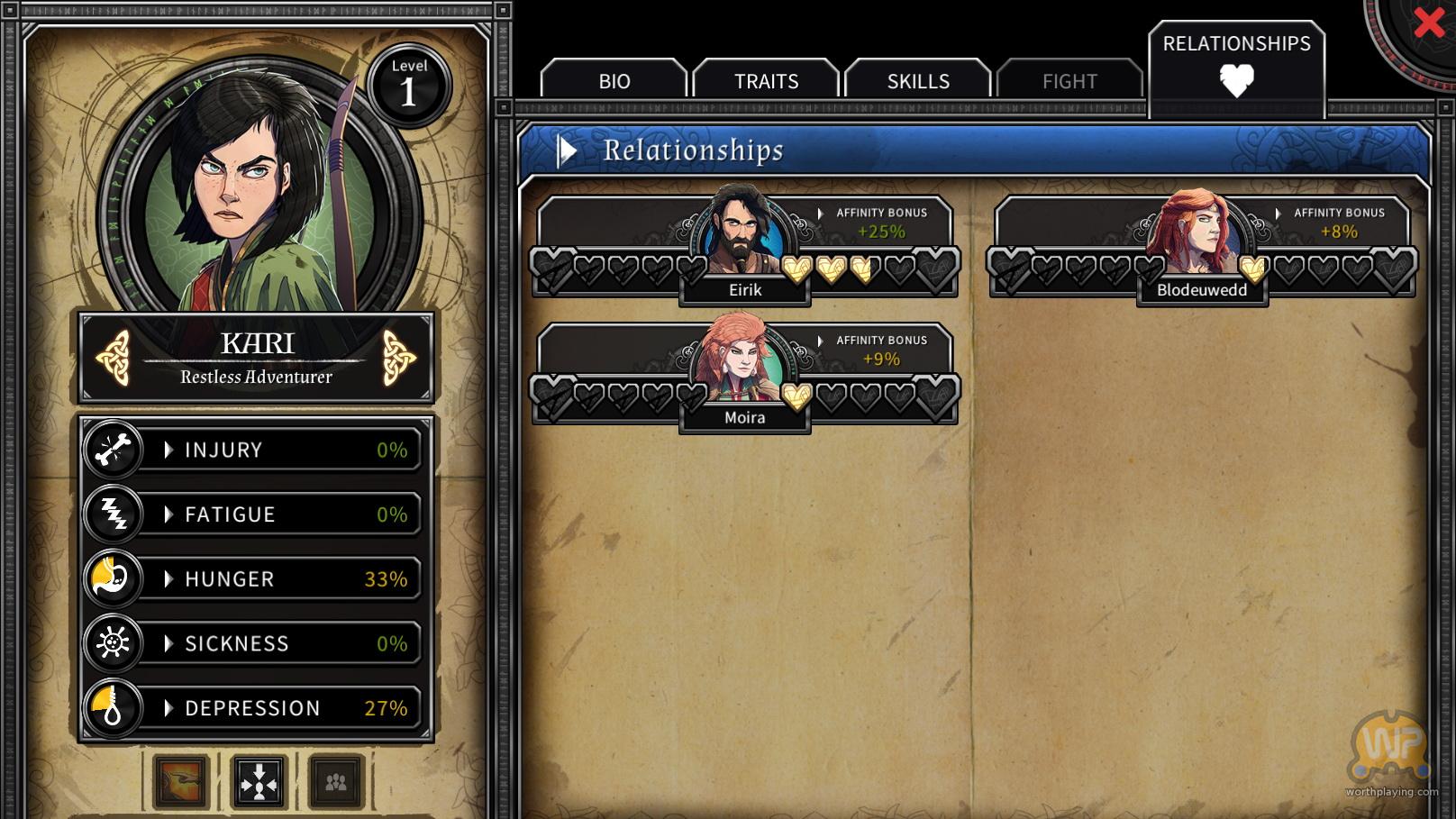Close the character sheet with red X
1456x819 pixels.
point(1429,23)
